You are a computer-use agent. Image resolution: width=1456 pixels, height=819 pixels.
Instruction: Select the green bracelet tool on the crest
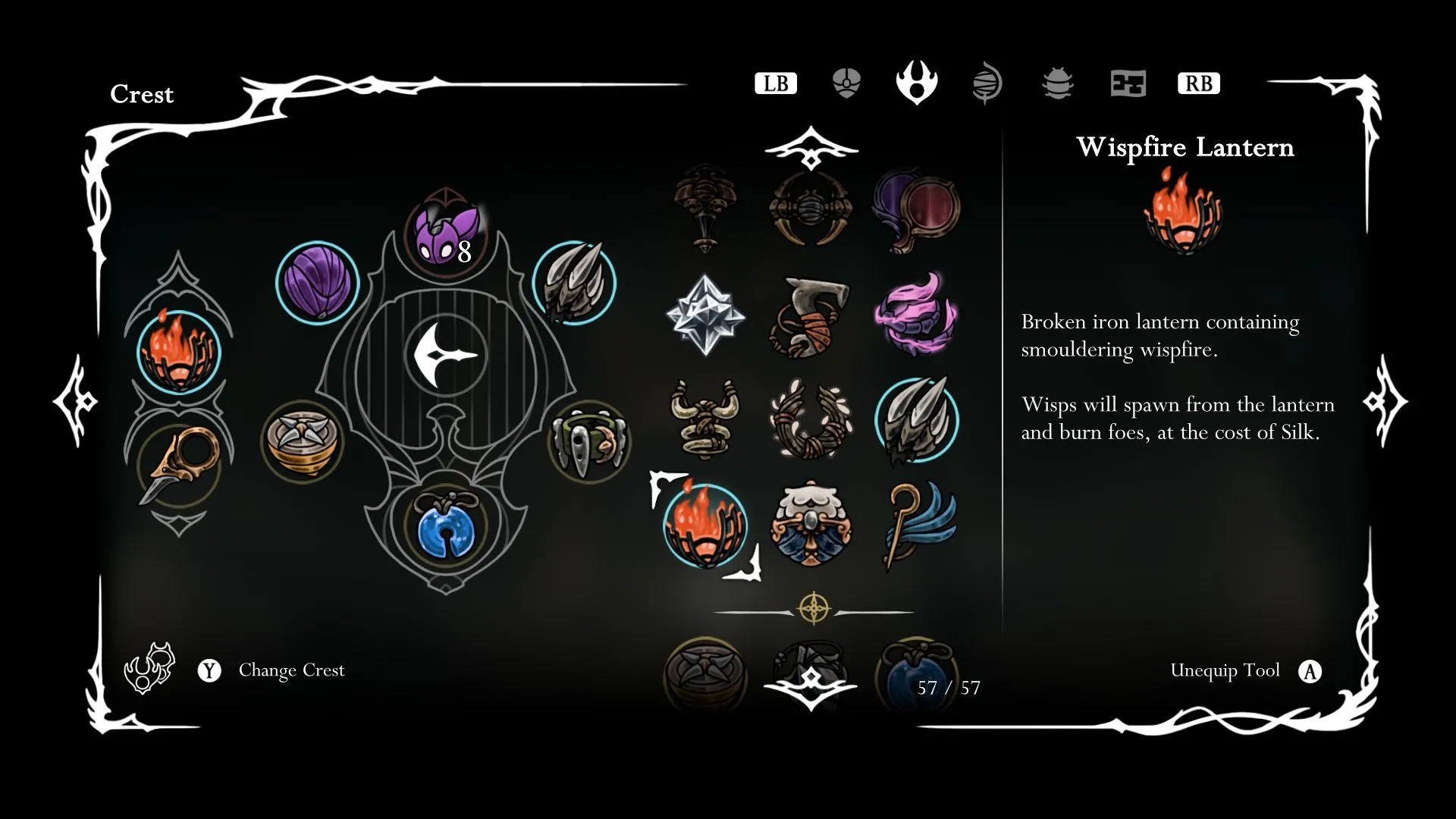(588, 442)
